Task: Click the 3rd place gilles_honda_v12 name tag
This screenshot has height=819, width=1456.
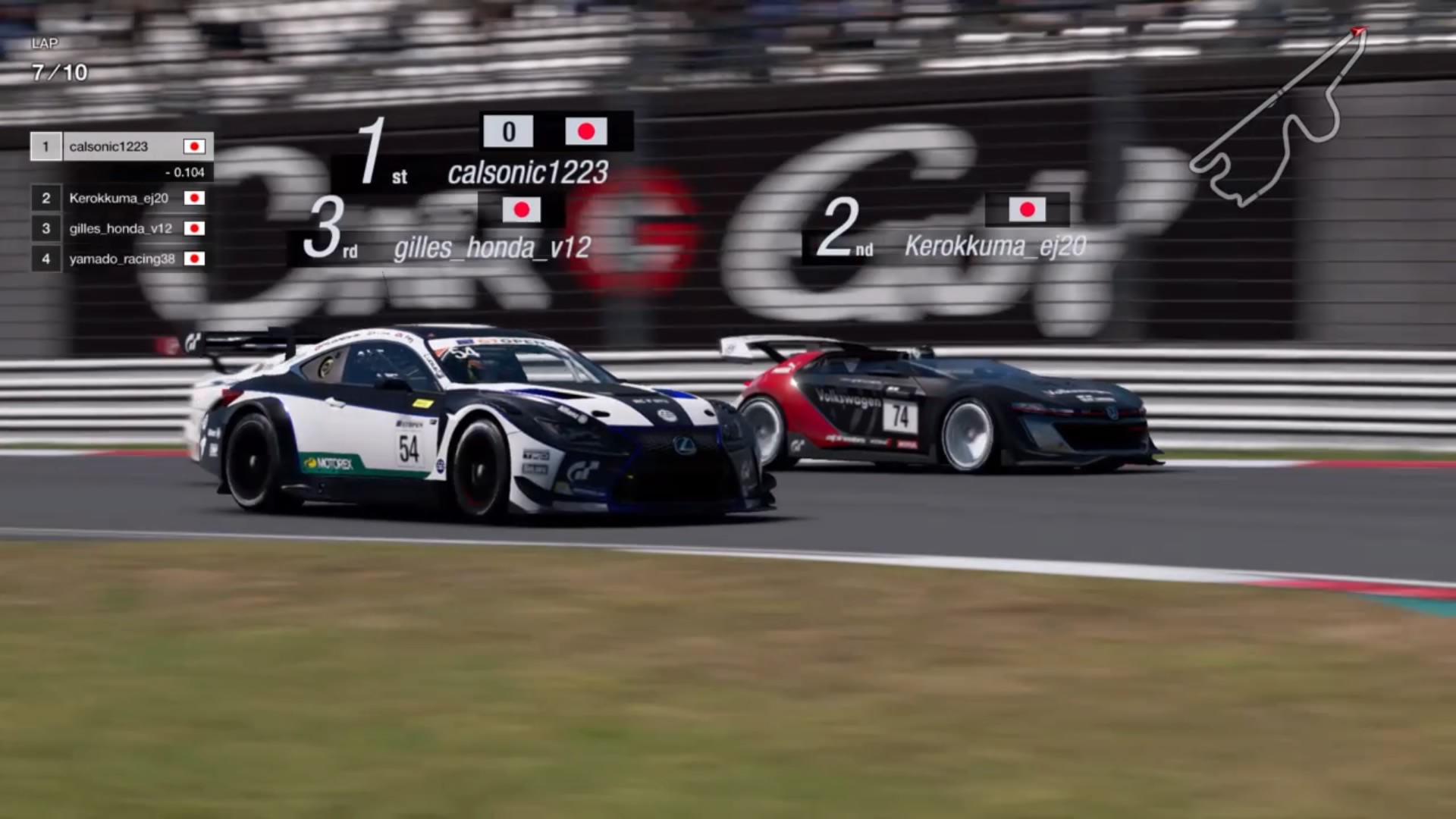Action: click(491, 248)
